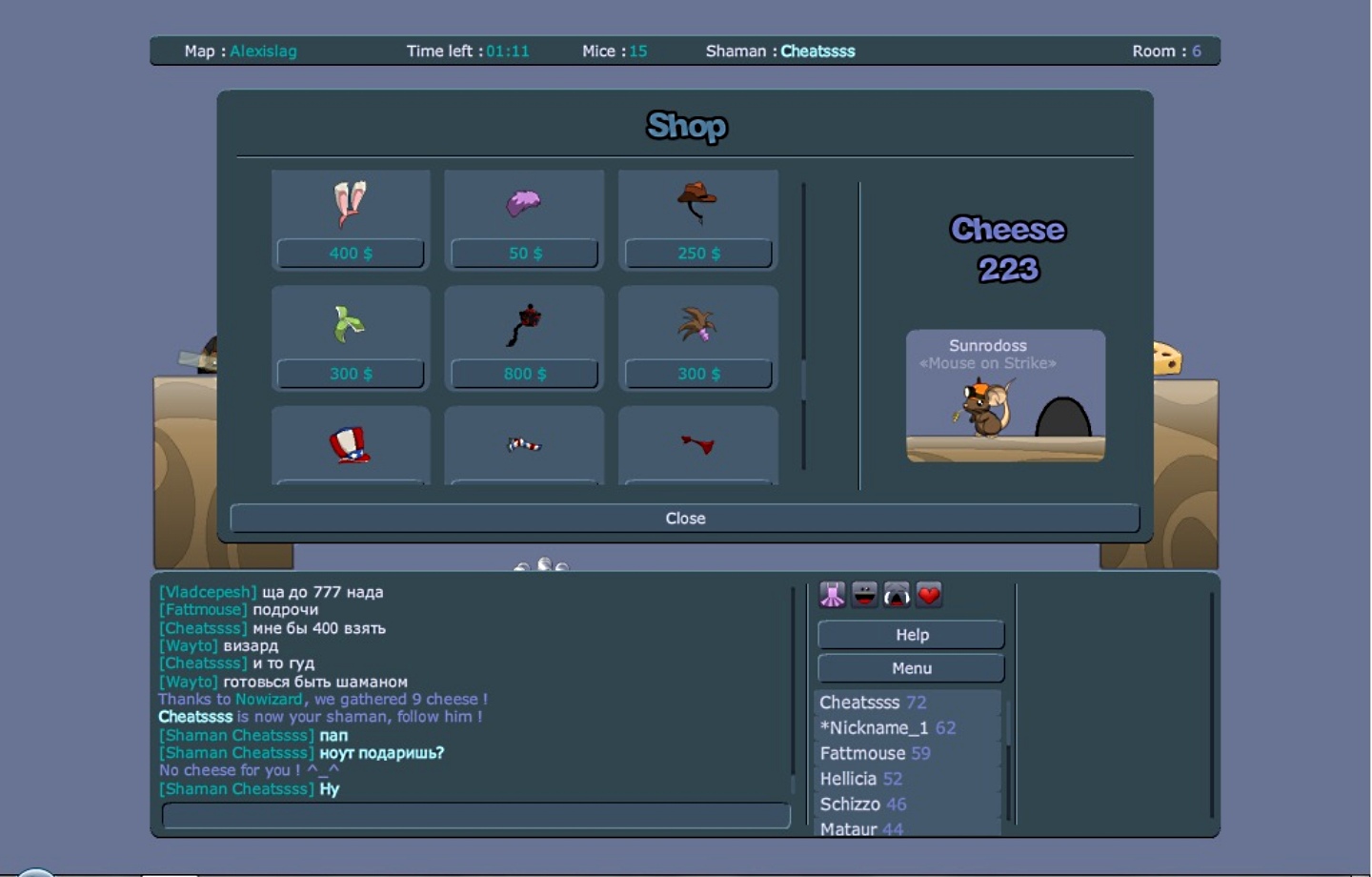Open the Menu button
This screenshot has height=877, width=1372.
[x=911, y=668]
